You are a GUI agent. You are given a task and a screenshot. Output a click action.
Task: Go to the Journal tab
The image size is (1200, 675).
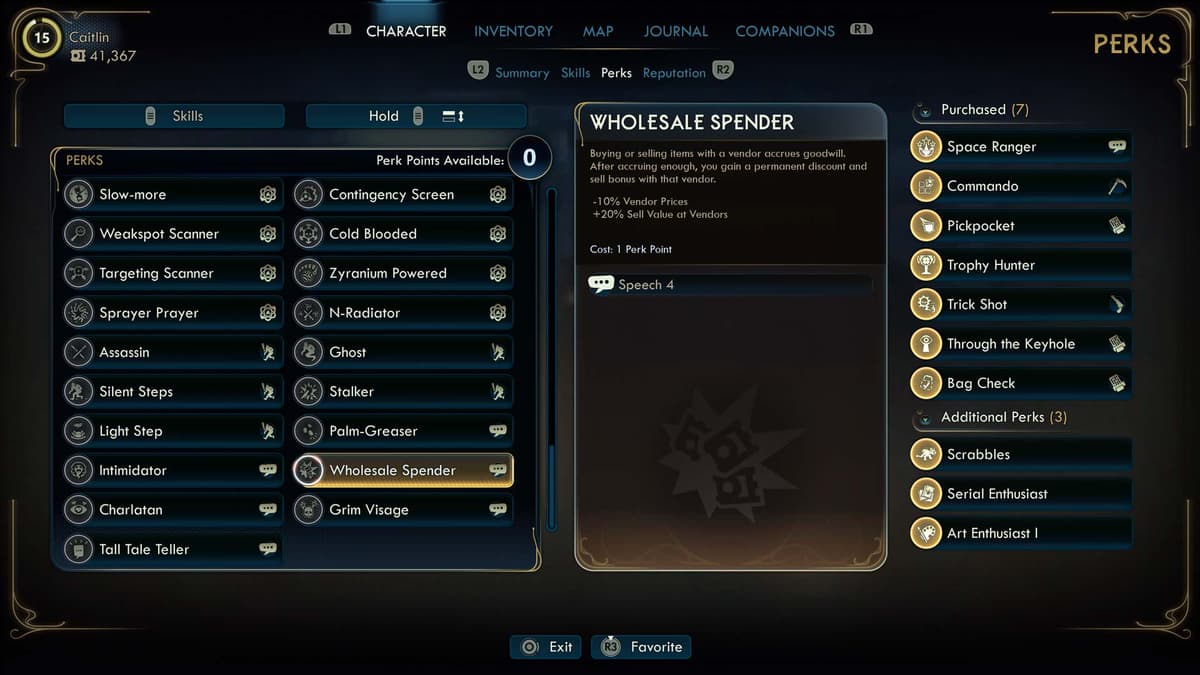[x=675, y=31]
